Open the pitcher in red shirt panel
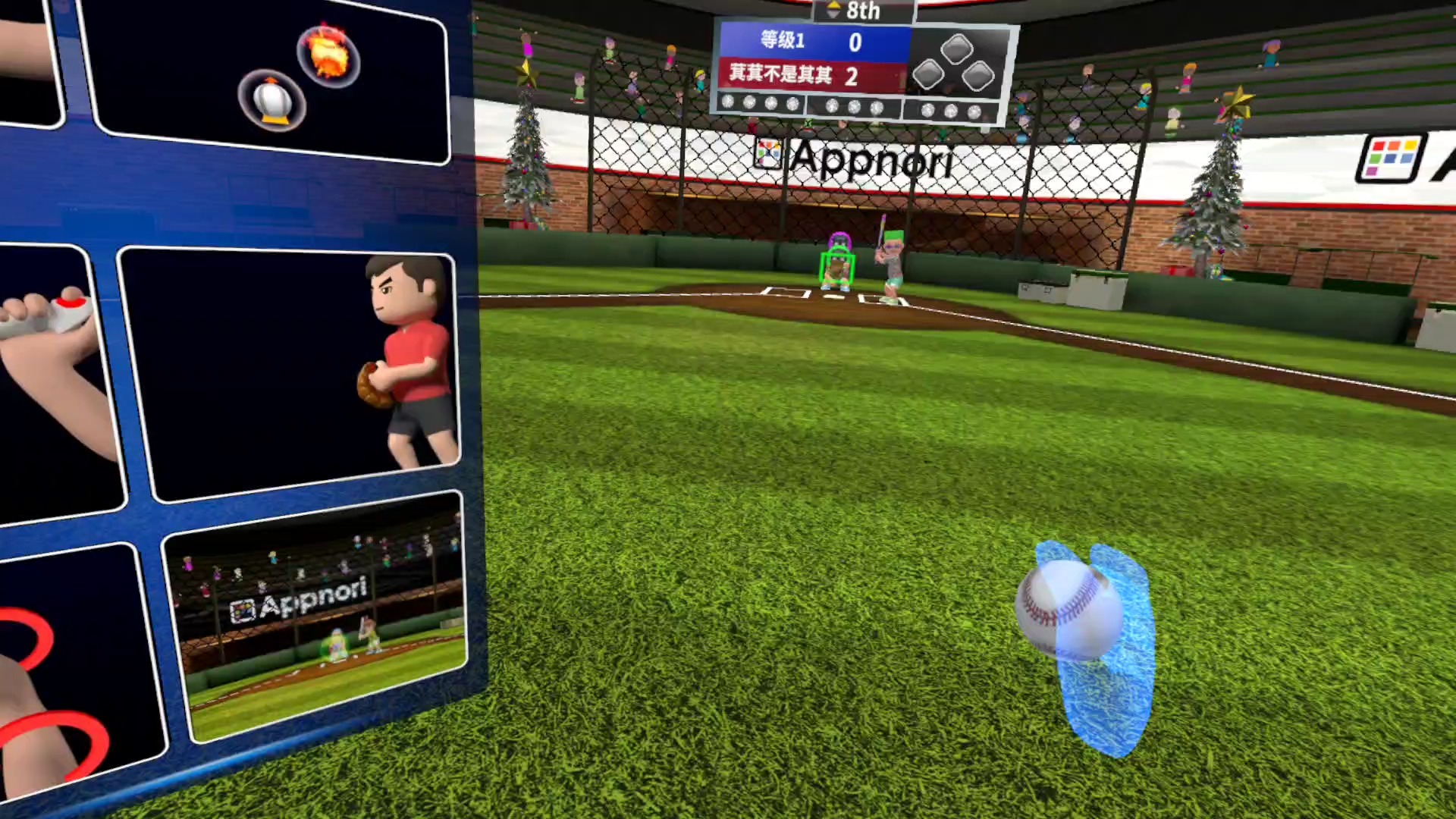The image size is (1456, 819). click(292, 372)
